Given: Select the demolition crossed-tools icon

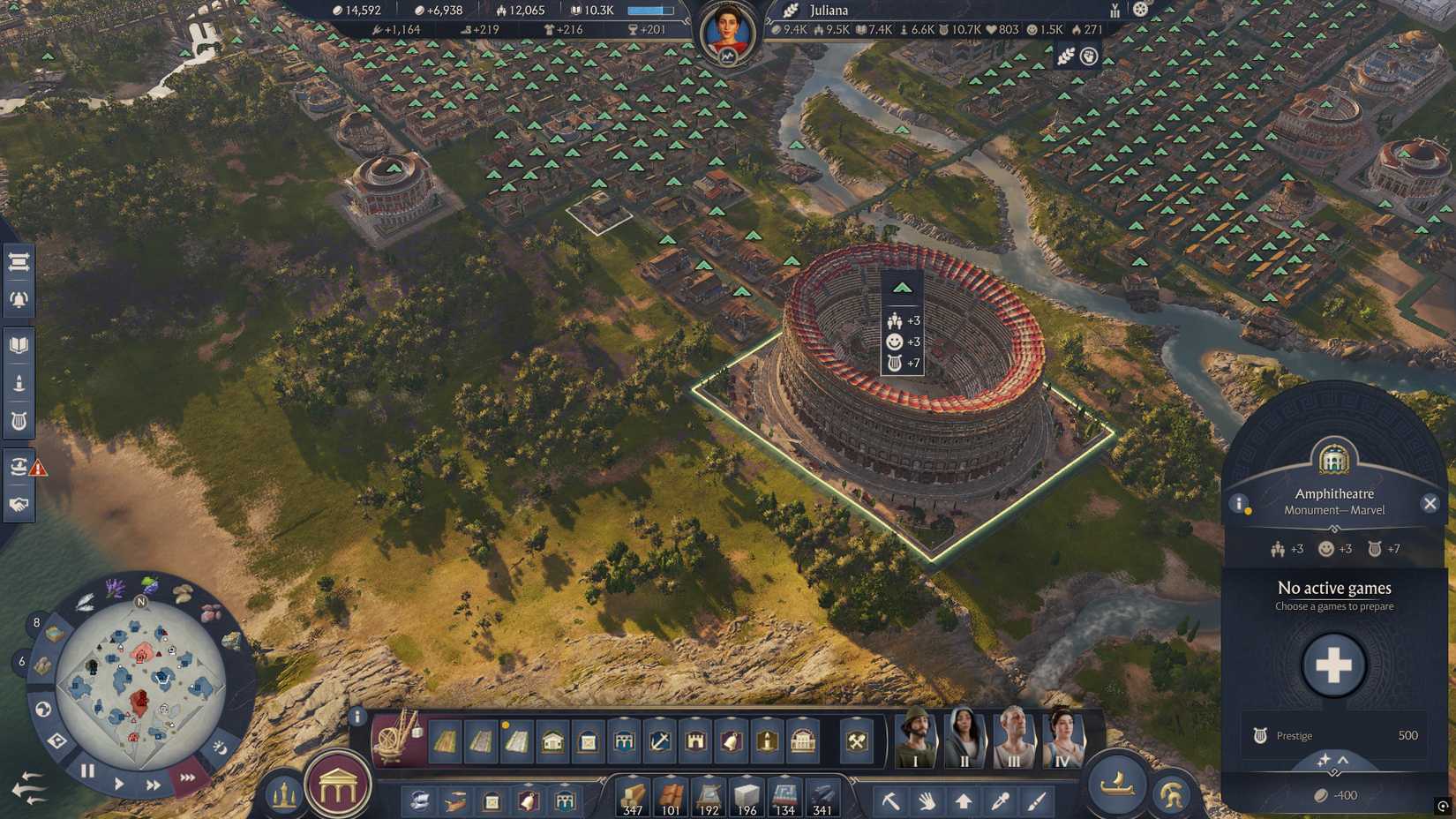Looking at the screenshot, I should (855, 742).
